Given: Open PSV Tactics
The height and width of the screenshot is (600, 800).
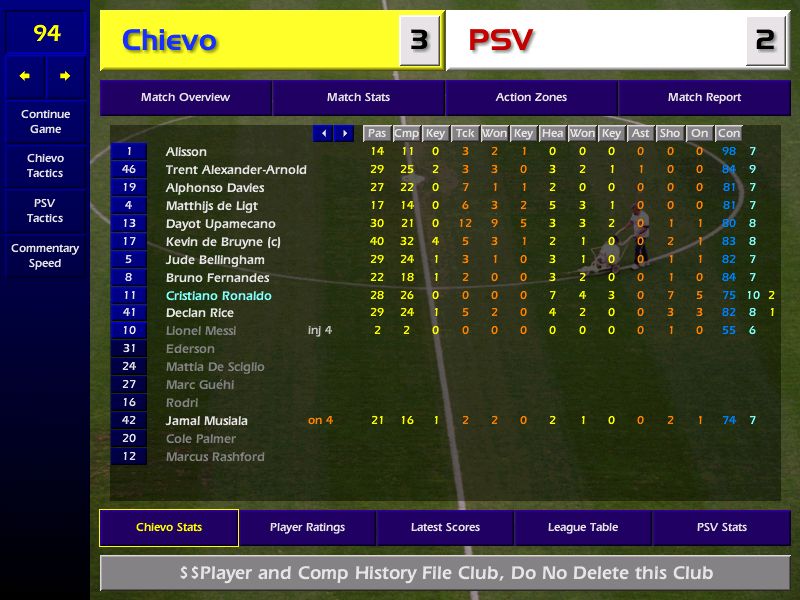Looking at the screenshot, I should click(x=45, y=210).
